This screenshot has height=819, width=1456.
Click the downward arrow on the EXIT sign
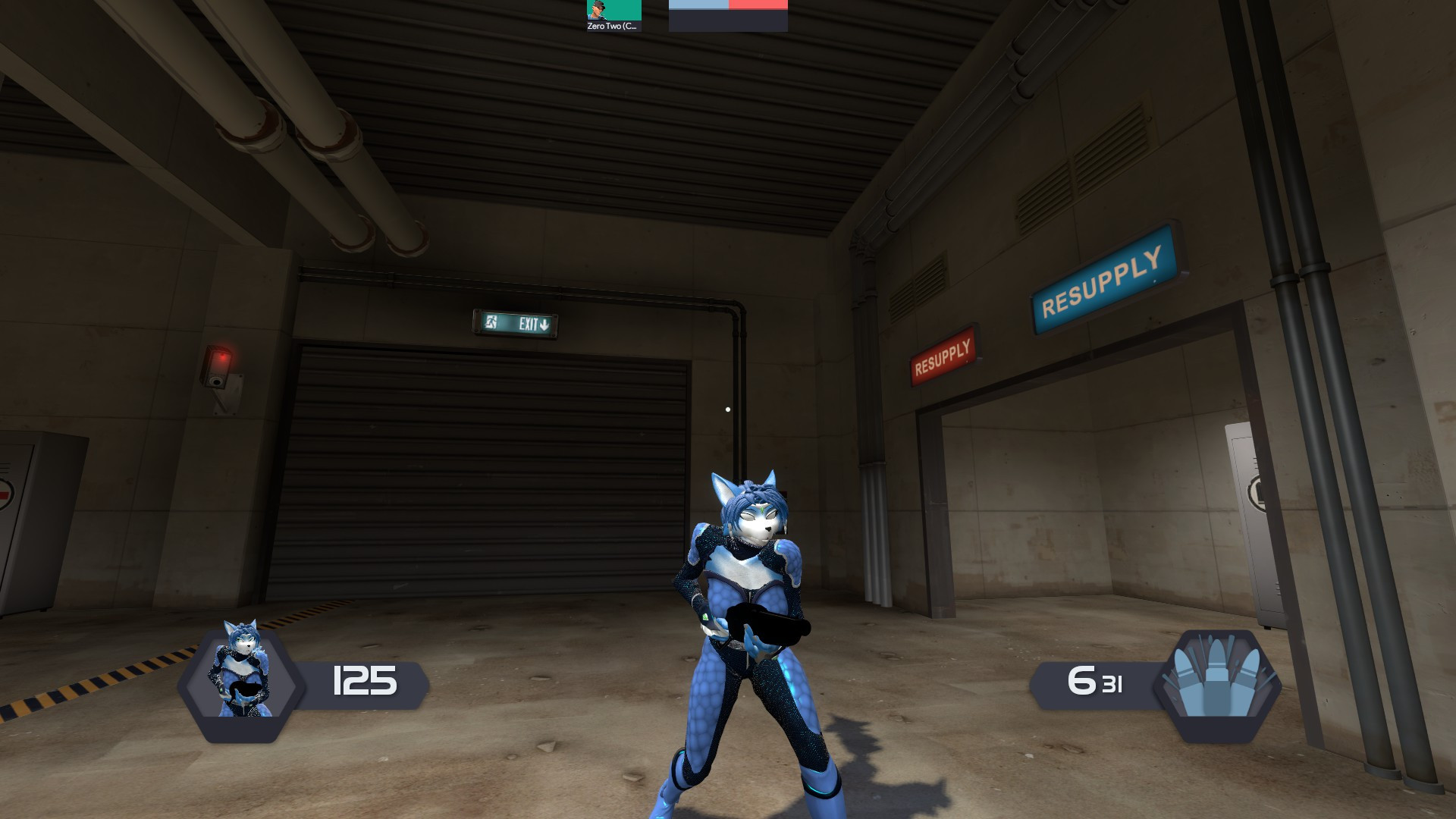(x=544, y=324)
